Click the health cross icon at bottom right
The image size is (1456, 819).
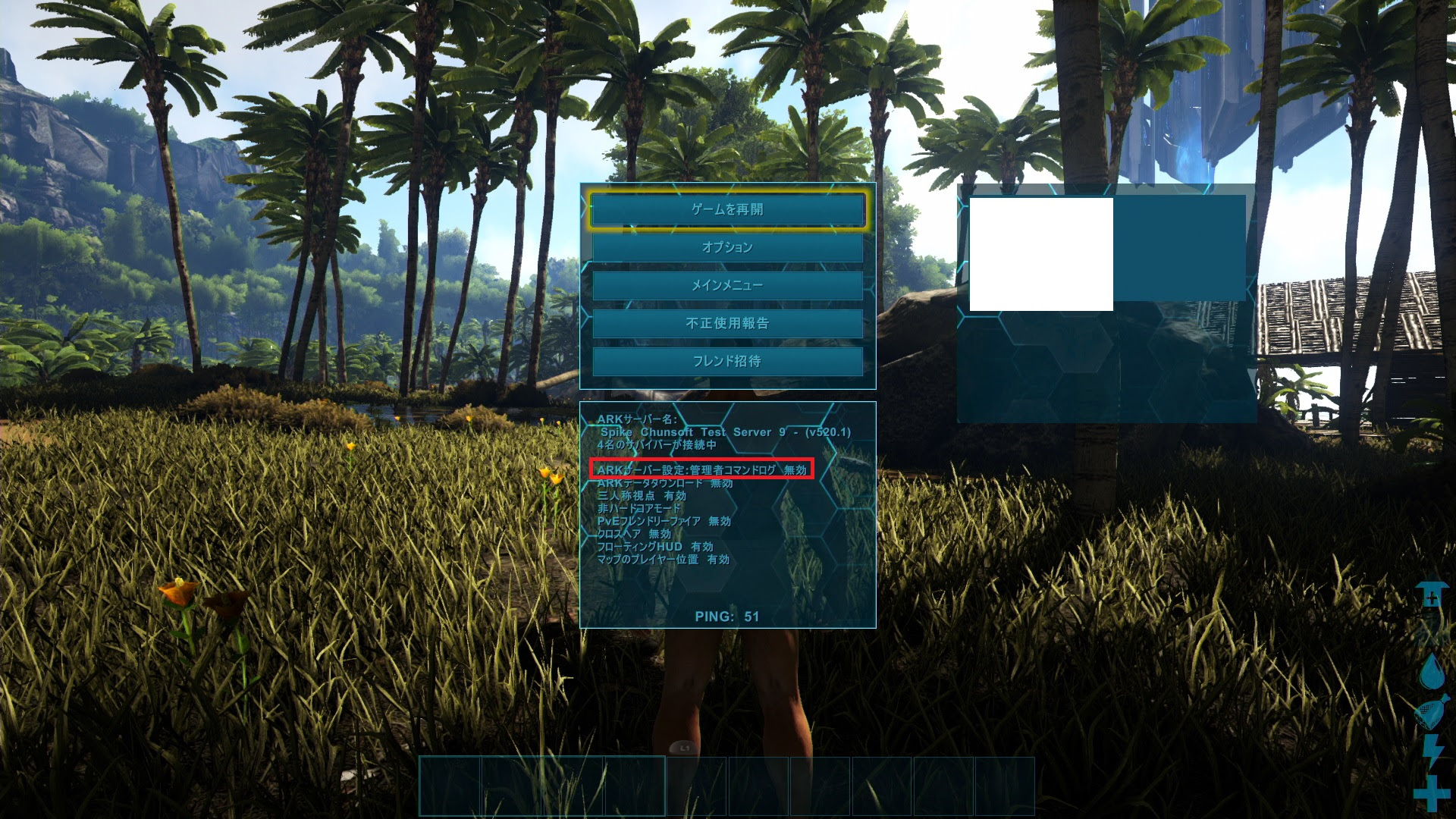[1433, 792]
